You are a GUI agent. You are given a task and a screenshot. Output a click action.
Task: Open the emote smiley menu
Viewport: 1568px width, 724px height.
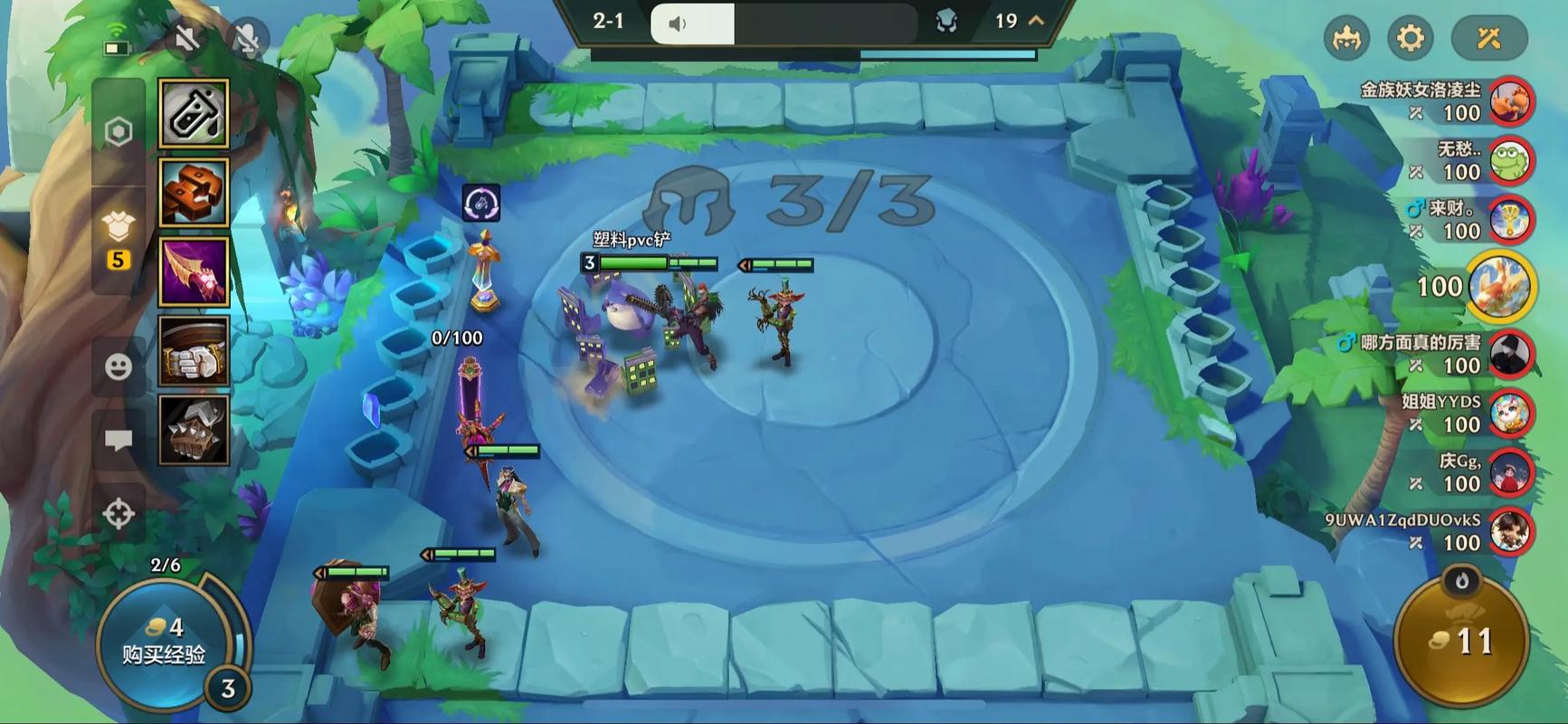coord(119,367)
